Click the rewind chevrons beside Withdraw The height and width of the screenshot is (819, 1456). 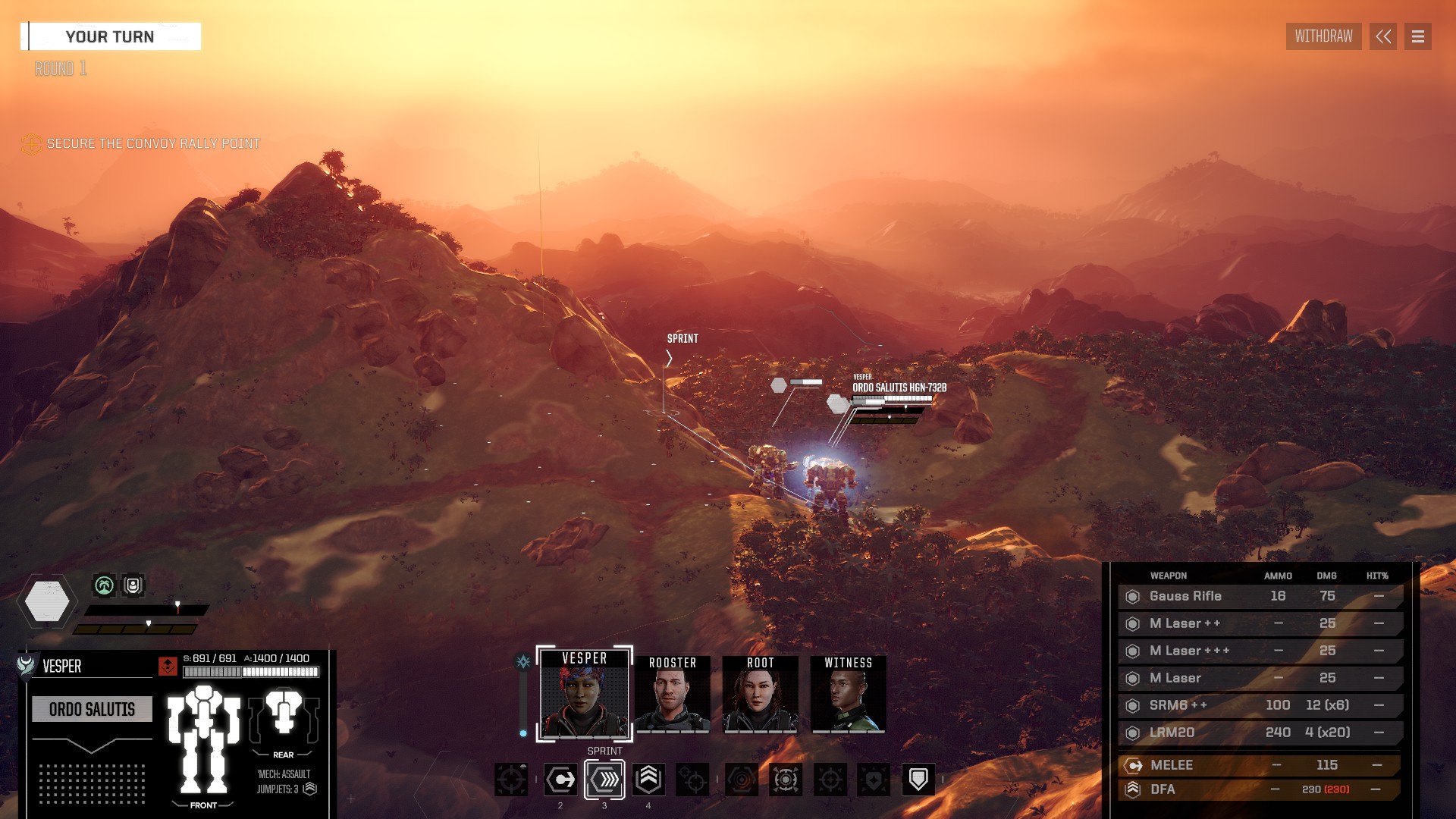tap(1383, 36)
